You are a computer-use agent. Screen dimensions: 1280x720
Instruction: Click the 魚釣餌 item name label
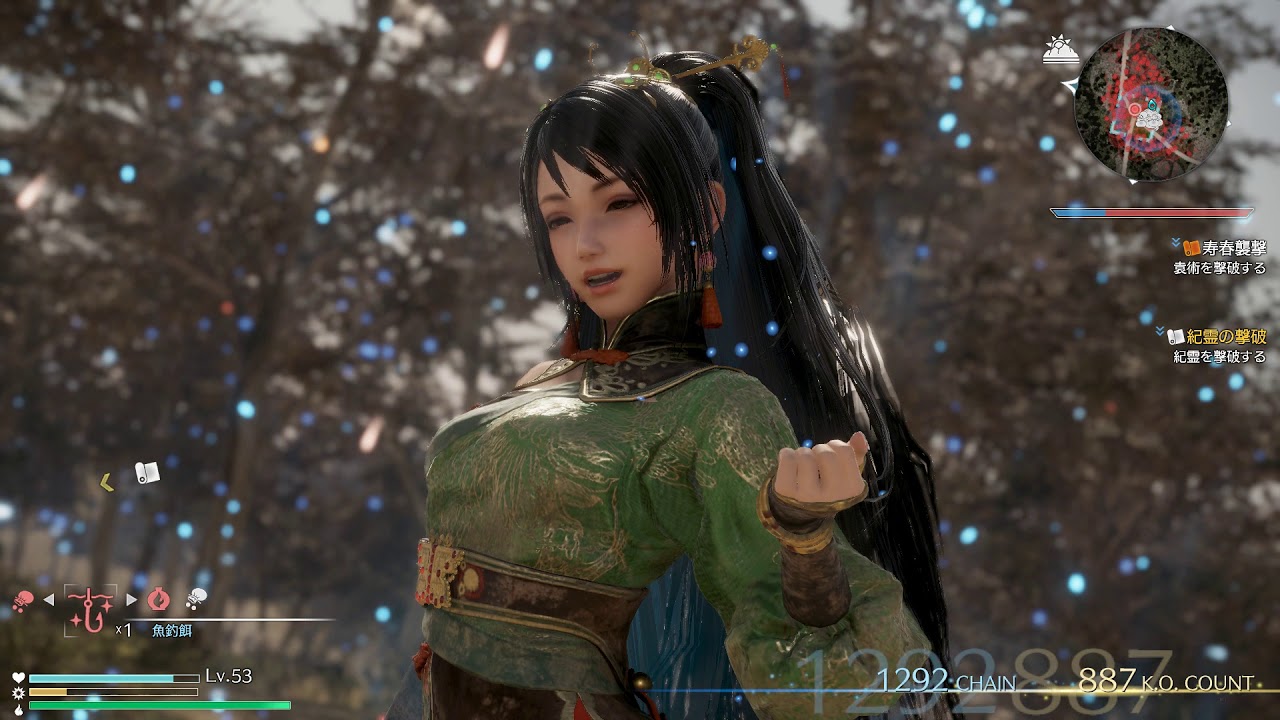pos(172,629)
